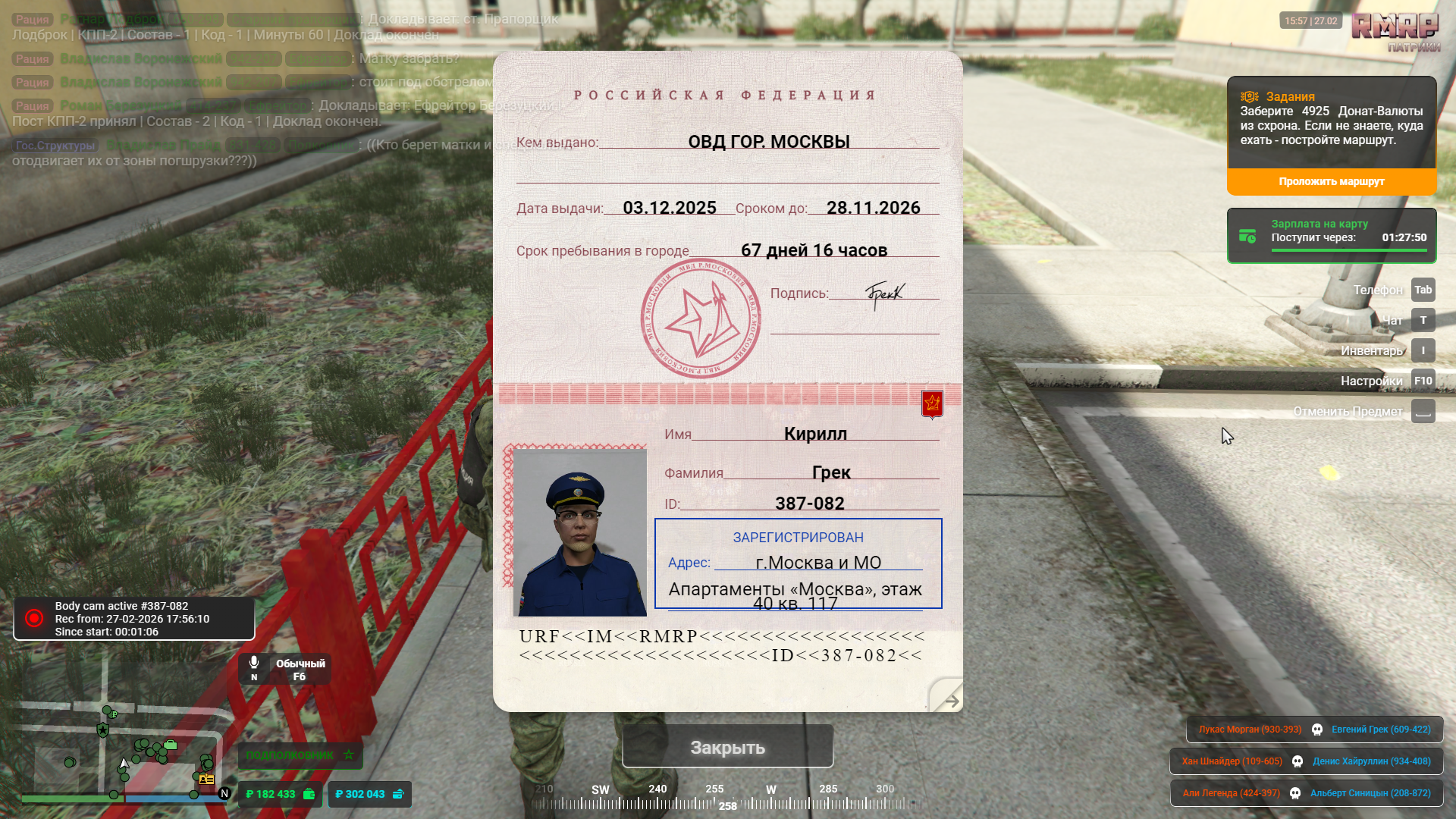Click the Гос.Структуры chat channel tag

(55, 146)
